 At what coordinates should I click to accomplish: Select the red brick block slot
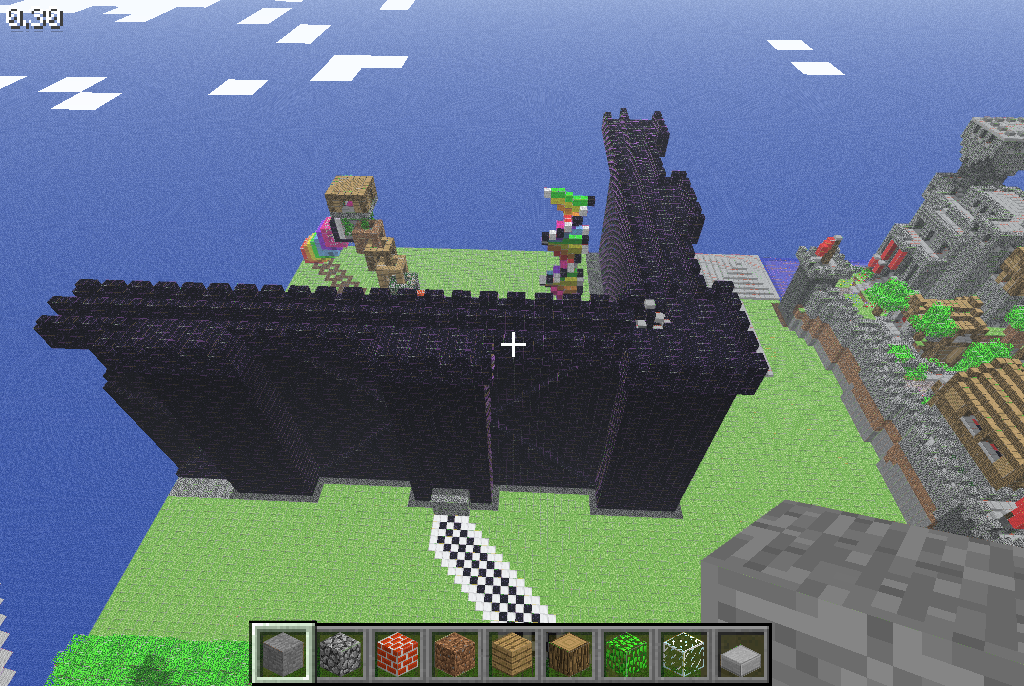coord(397,654)
